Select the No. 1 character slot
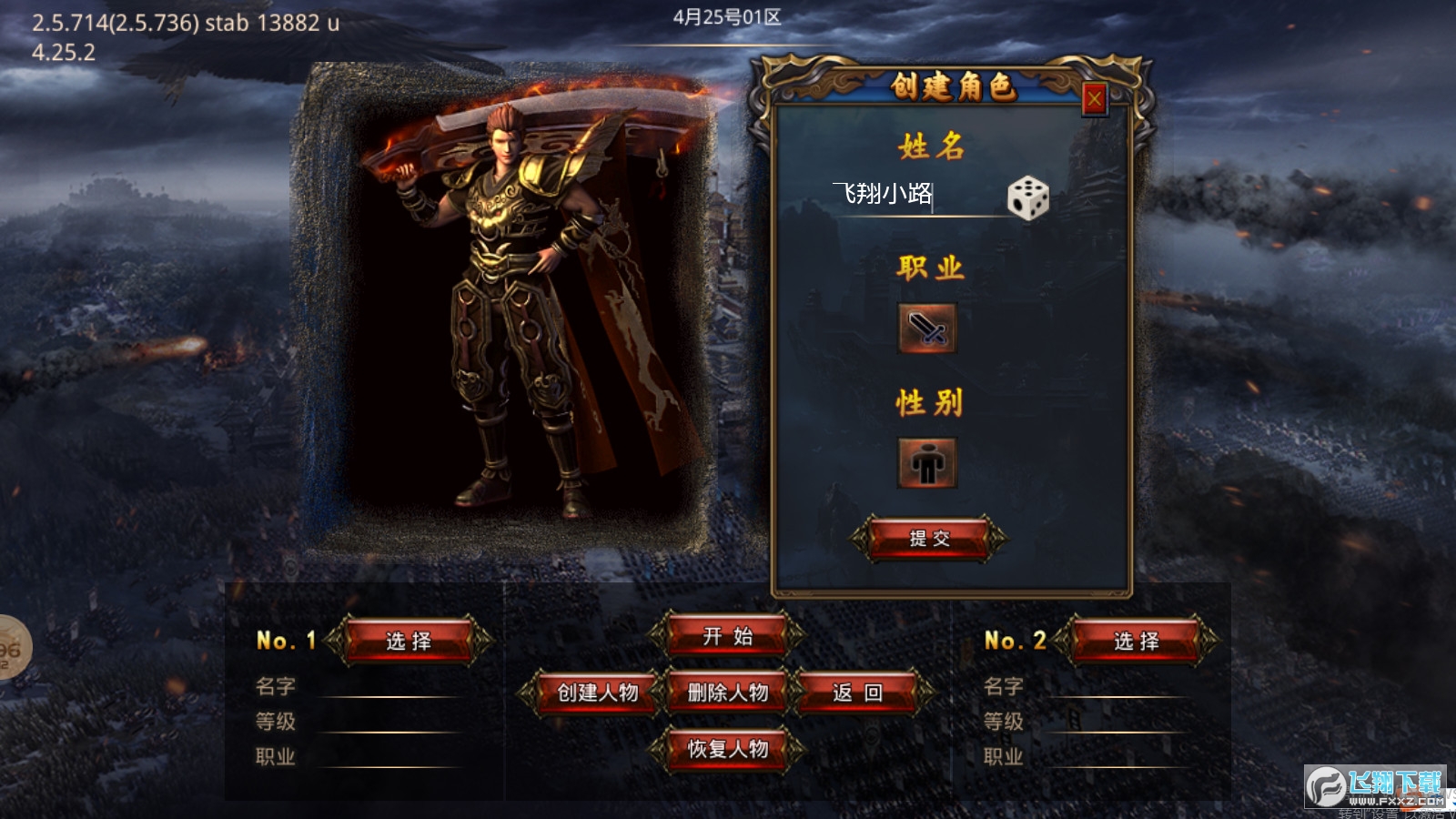Image resolution: width=1456 pixels, height=819 pixels. (409, 641)
